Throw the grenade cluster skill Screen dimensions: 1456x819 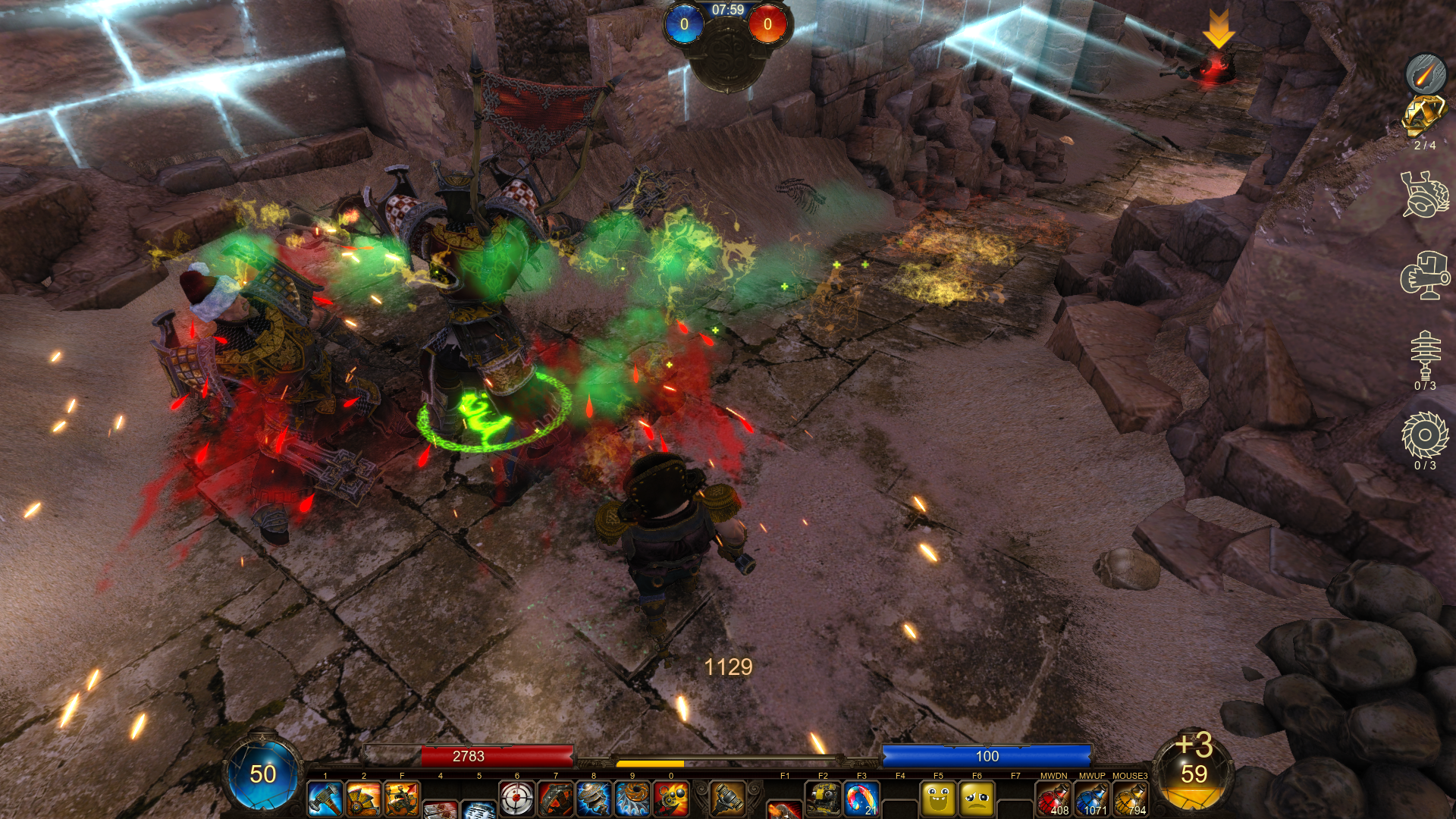(671, 799)
